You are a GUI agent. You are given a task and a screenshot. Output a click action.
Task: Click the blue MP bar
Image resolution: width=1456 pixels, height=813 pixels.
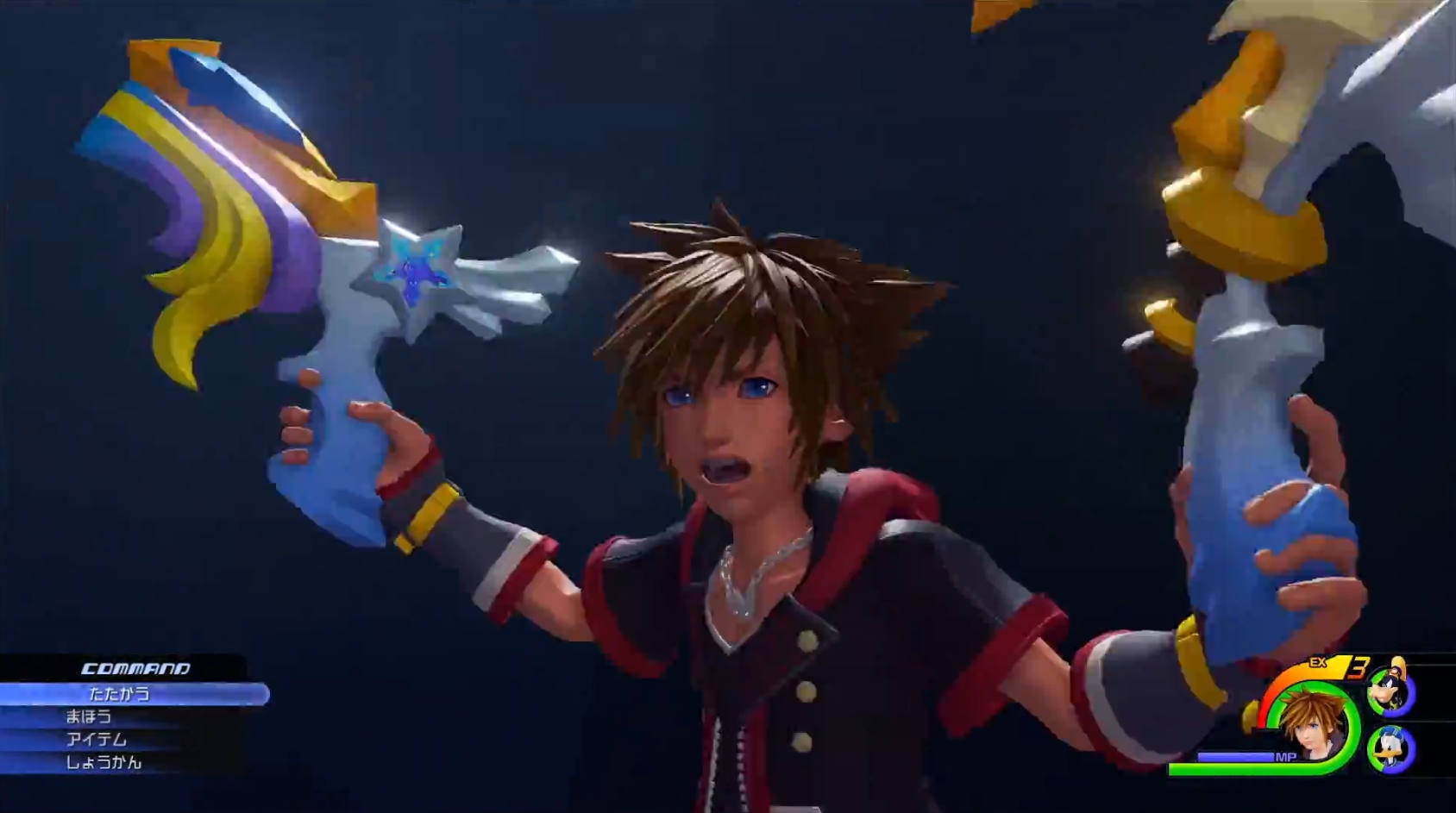[1235, 757]
